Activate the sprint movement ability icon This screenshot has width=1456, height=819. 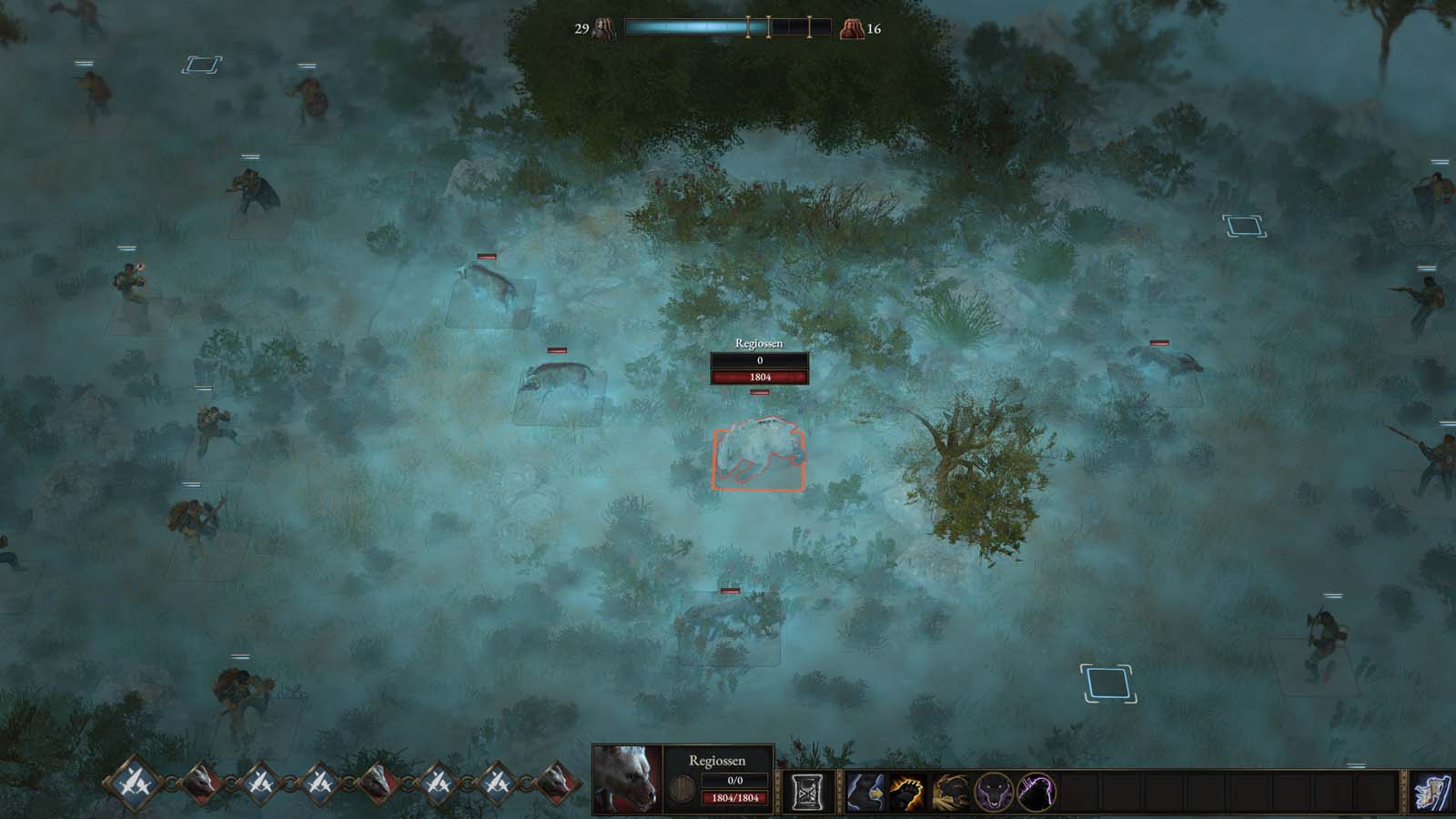[864, 791]
